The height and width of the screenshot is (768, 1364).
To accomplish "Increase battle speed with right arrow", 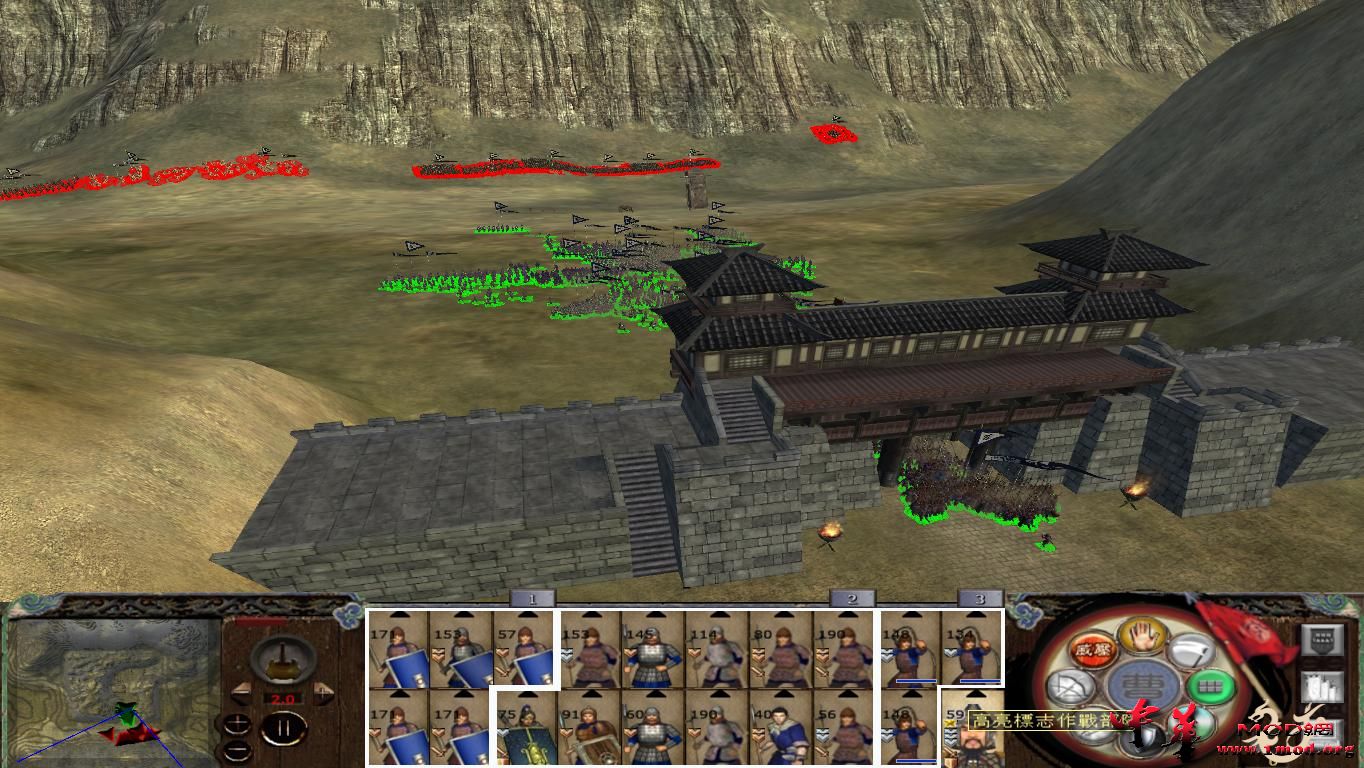I will 322,692.
